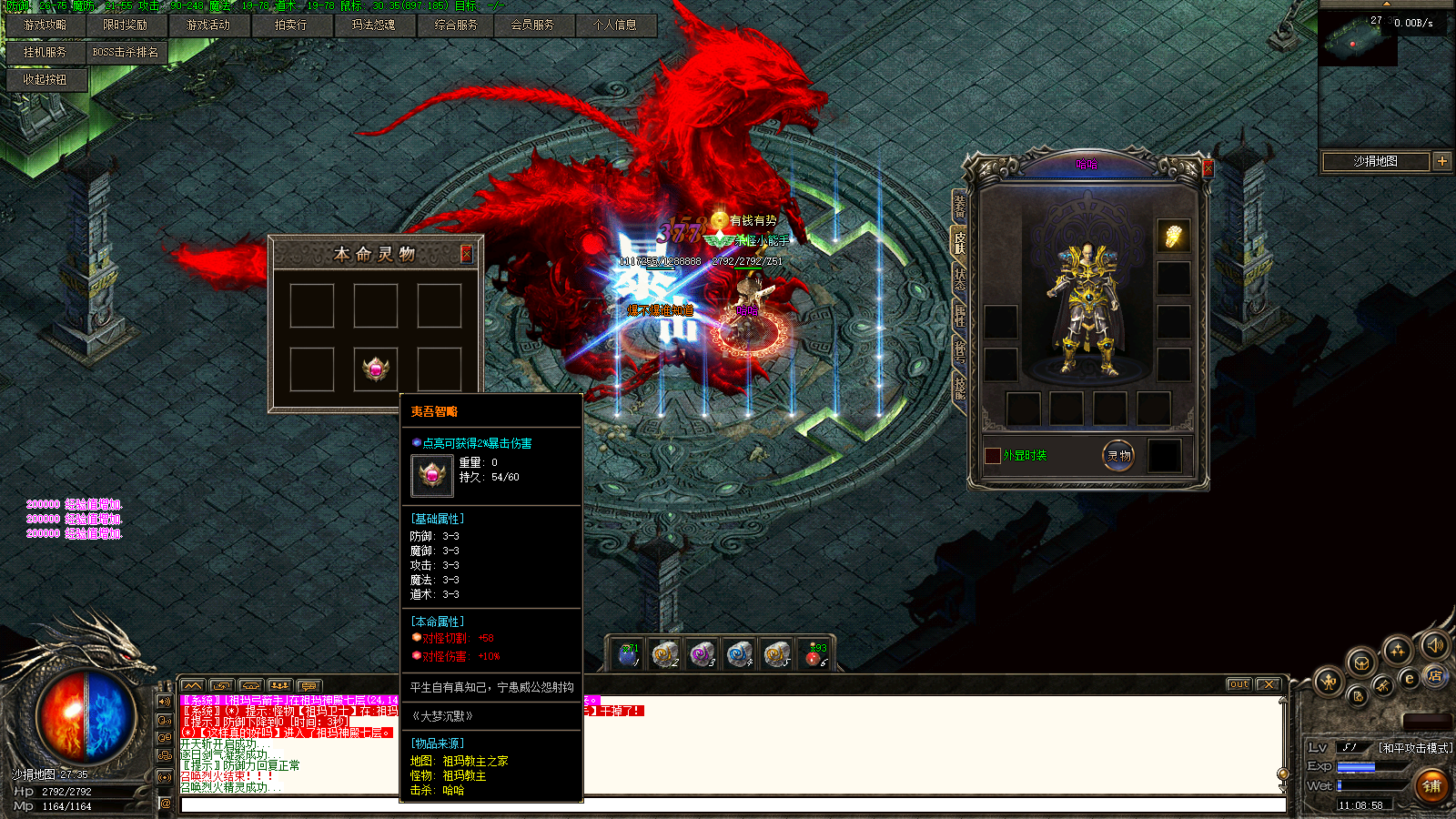
Task: Switch to the 属性 attributes tab
Action: pyautogui.click(x=959, y=315)
